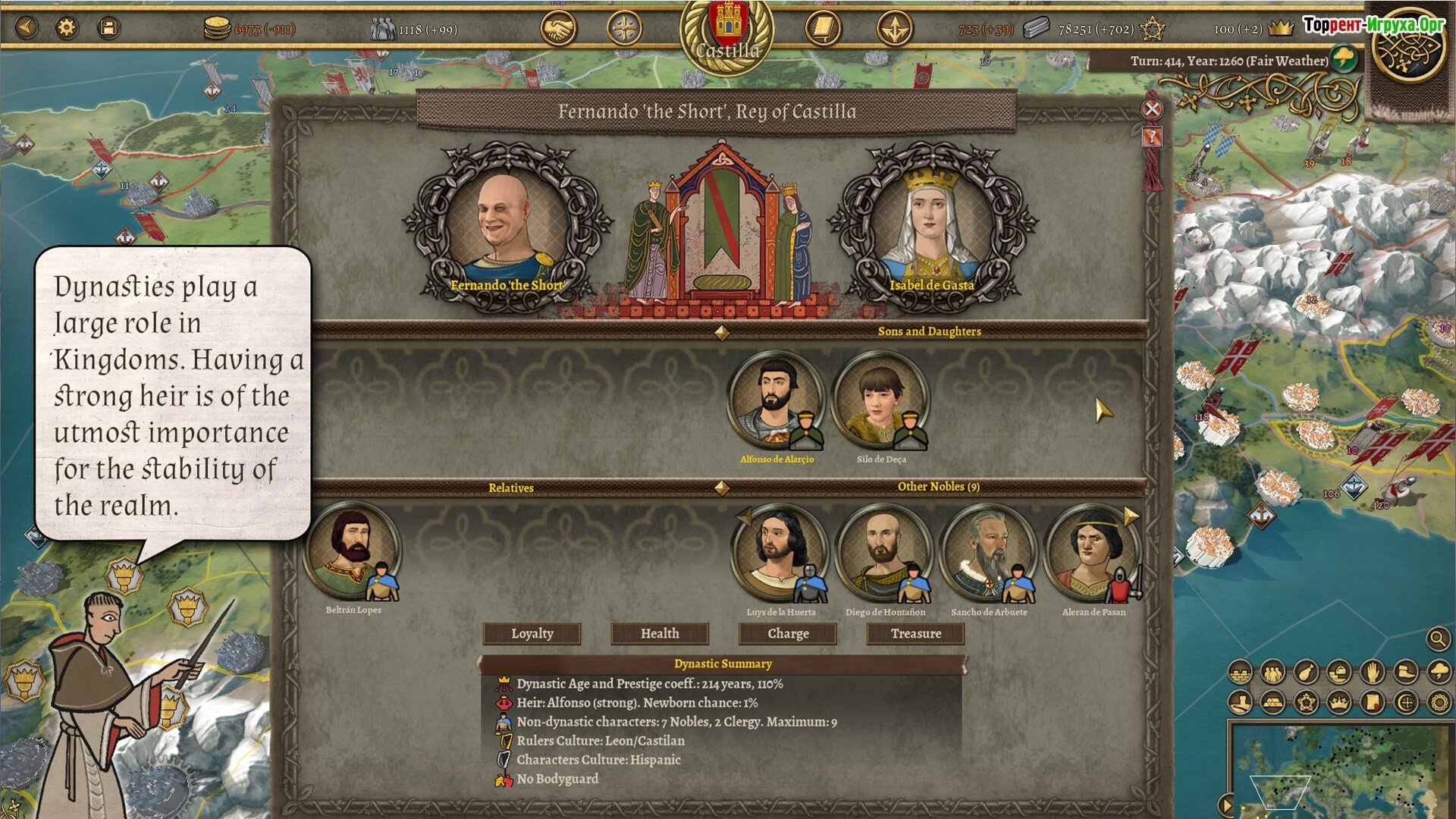Click the magnifying glass zoom button

[x=1437, y=639]
